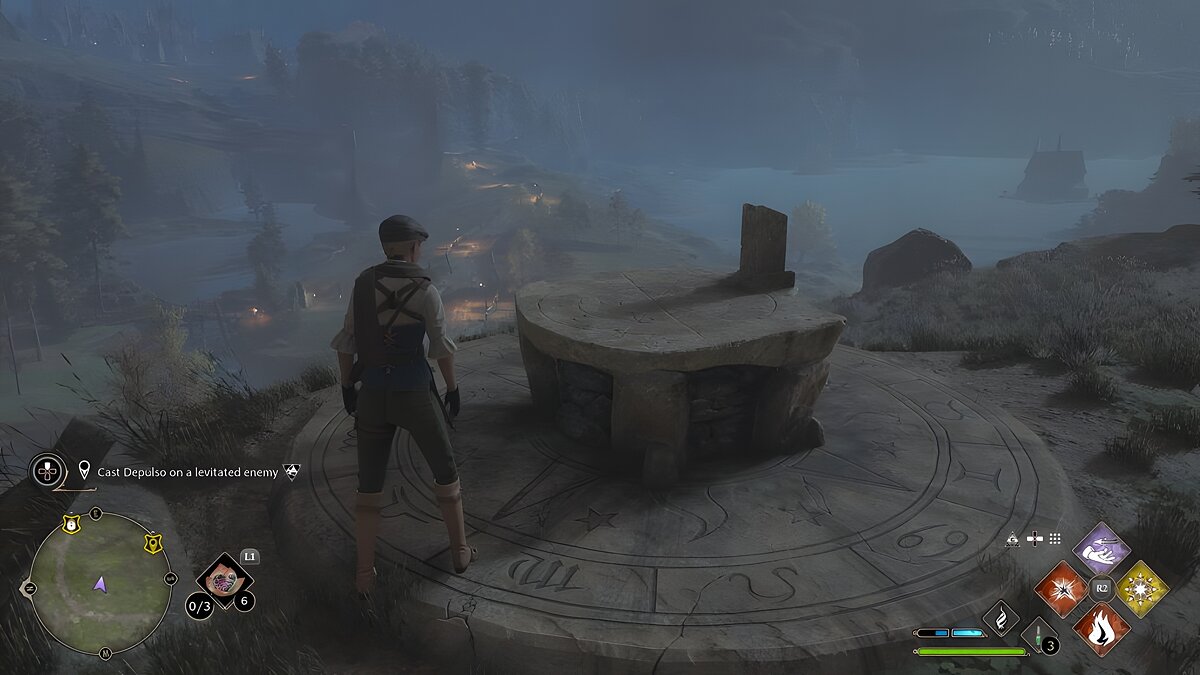Open the circular minimap

(x=100, y=582)
